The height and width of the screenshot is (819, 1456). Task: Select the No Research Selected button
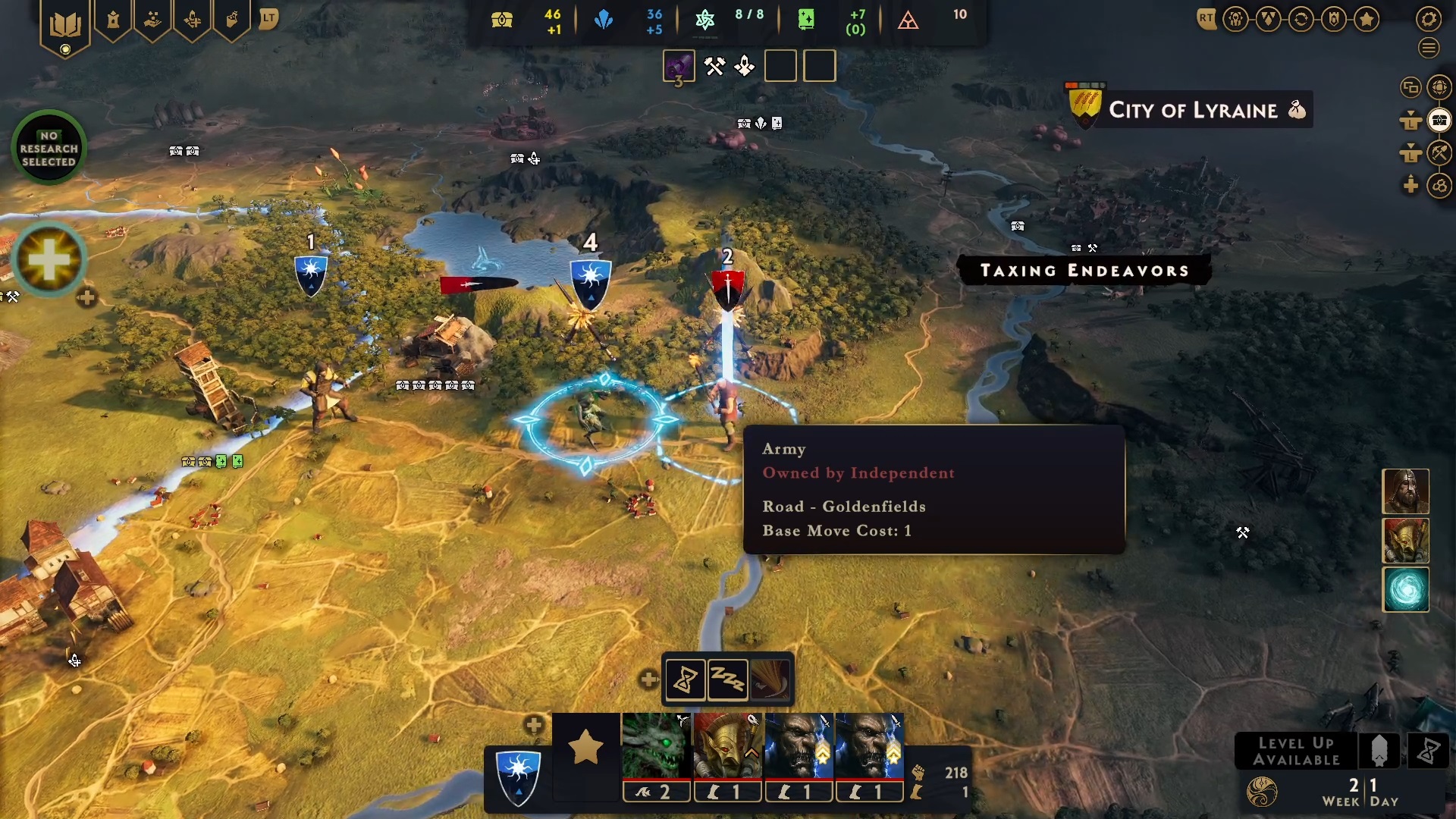[49, 148]
